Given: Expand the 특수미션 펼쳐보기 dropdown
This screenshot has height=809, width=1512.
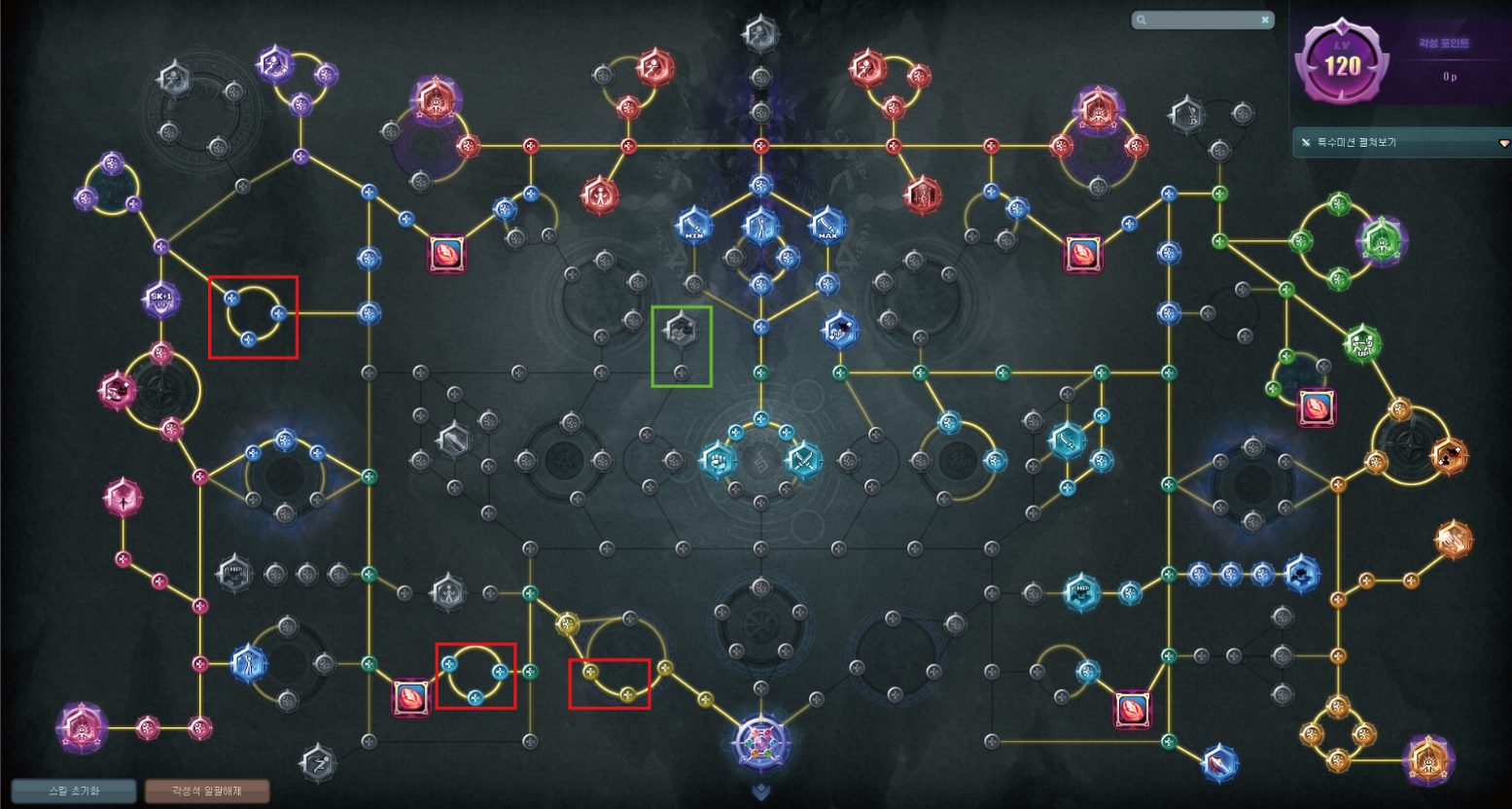Looking at the screenshot, I should pyautogui.click(x=1401, y=143).
